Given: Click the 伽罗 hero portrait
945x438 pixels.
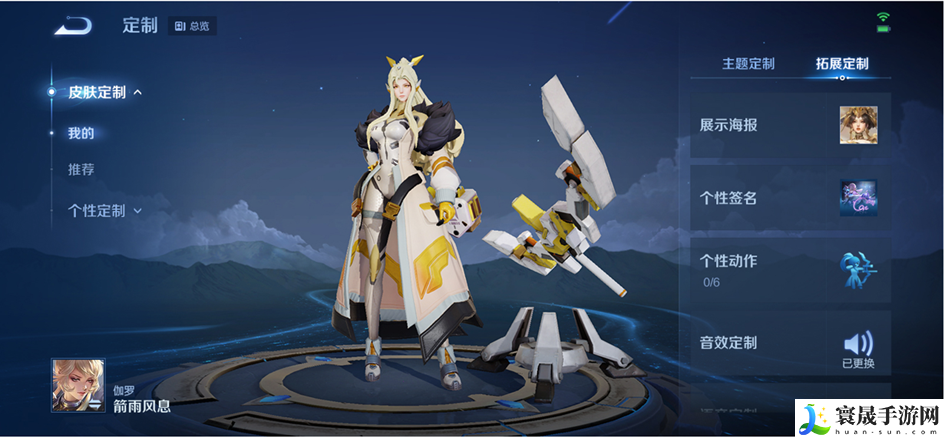Looking at the screenshot, I should pos(78,385).
